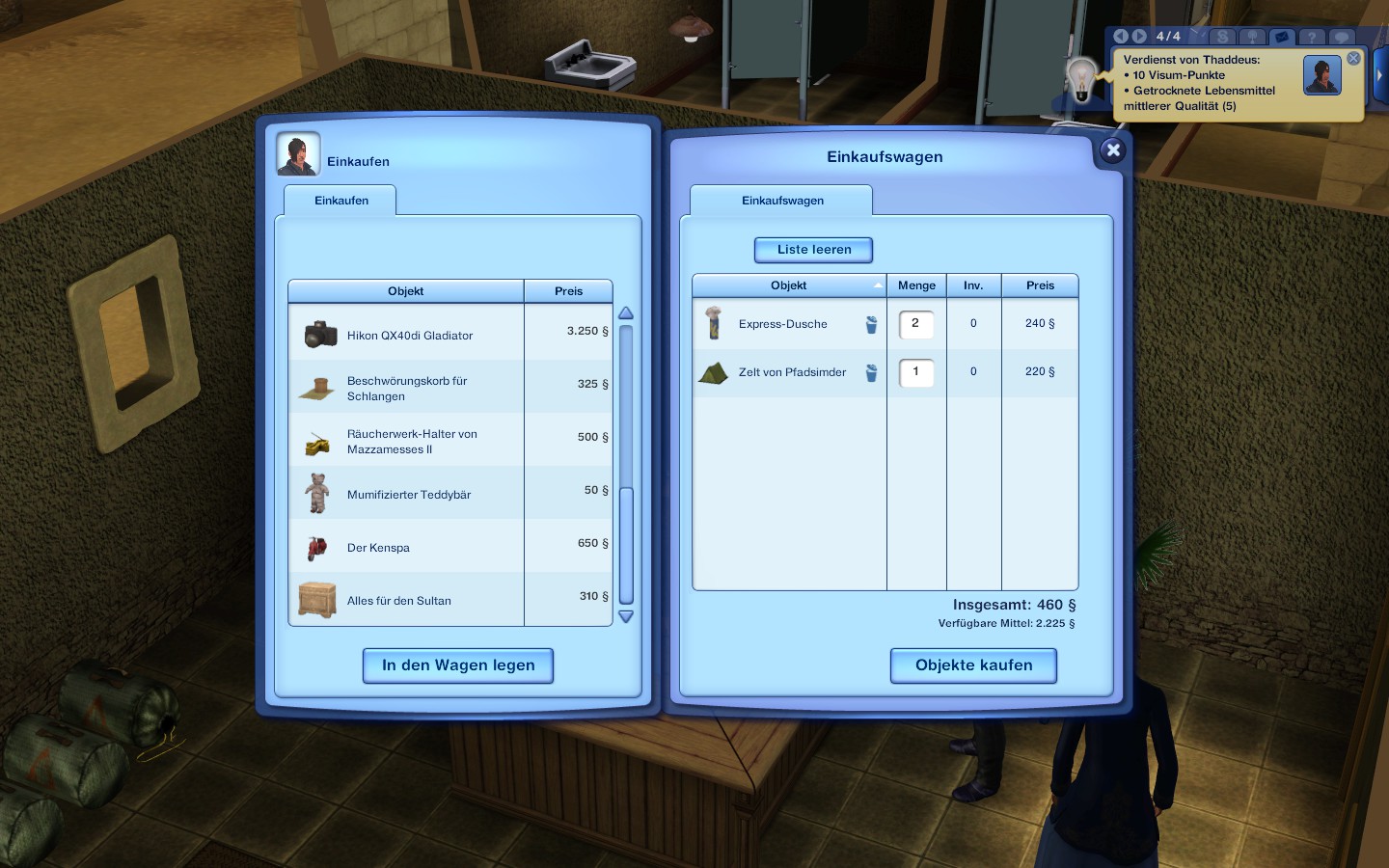Viewport: 1389px width, 868px height.
Task: Click the question mark notification icon
Action: click(1312, 37)
